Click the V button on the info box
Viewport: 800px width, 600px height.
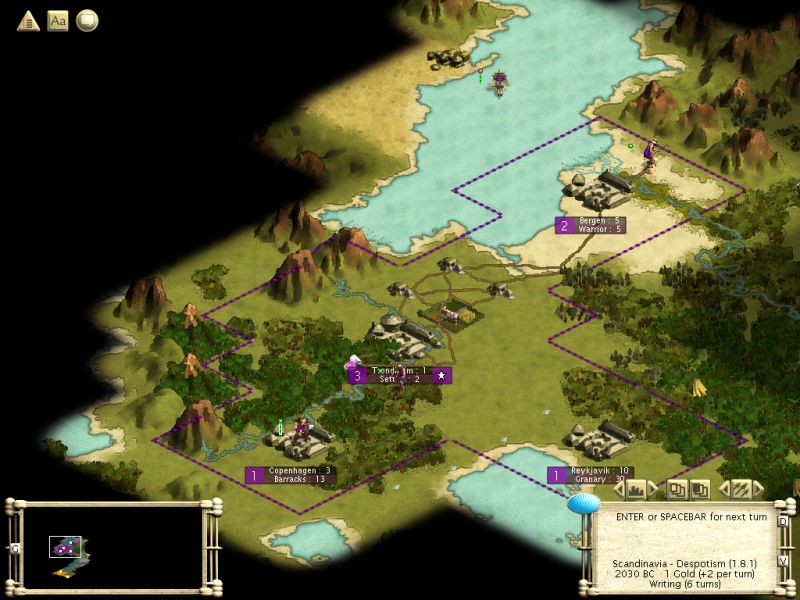784,560
